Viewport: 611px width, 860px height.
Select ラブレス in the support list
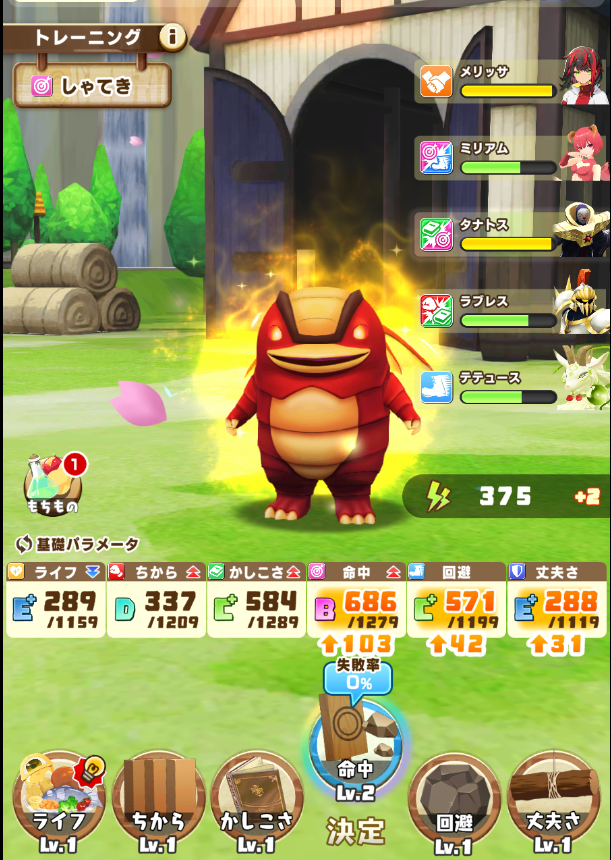(x=512, y=311)
